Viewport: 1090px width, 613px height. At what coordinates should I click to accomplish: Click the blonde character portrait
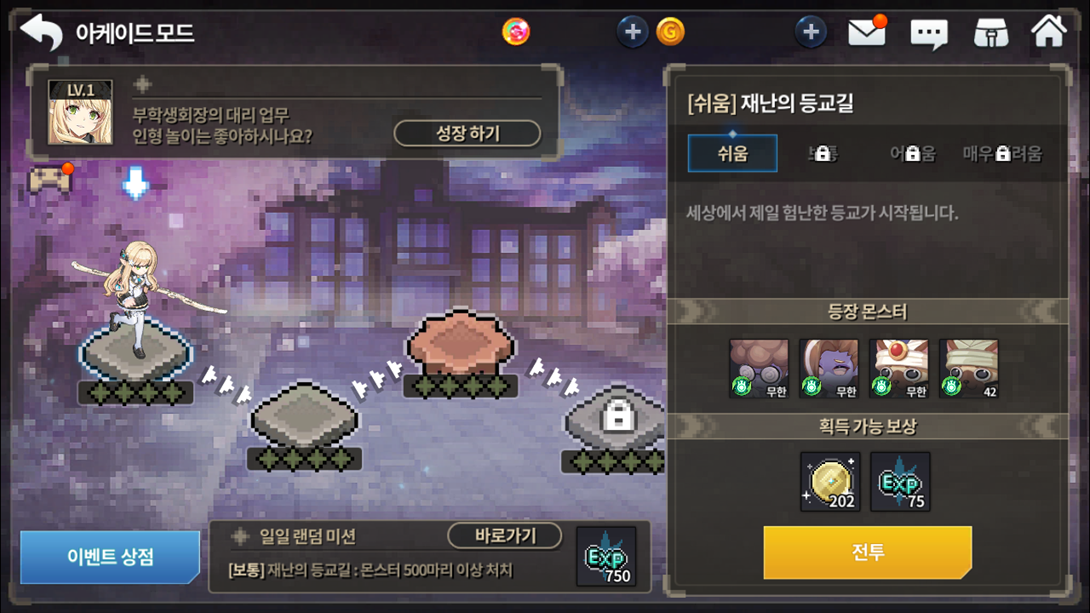80,113
